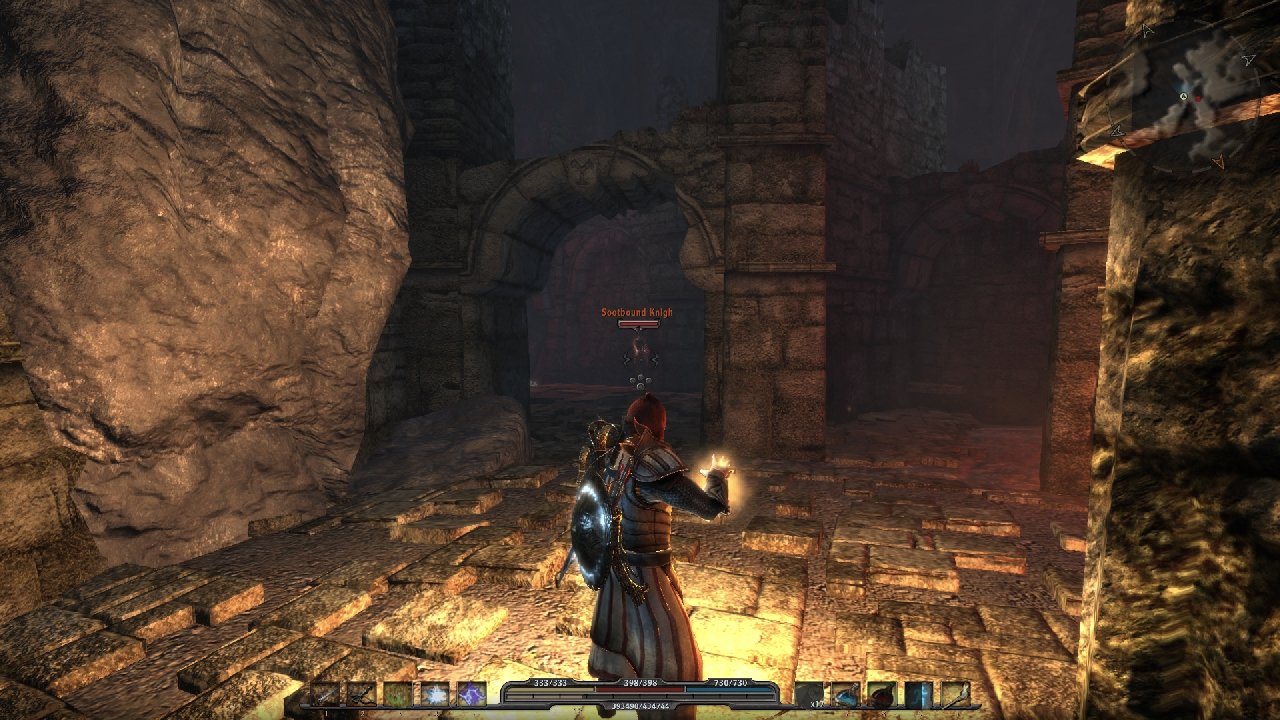Click the orange arrow marker on minimap

tap(1217, 160)
